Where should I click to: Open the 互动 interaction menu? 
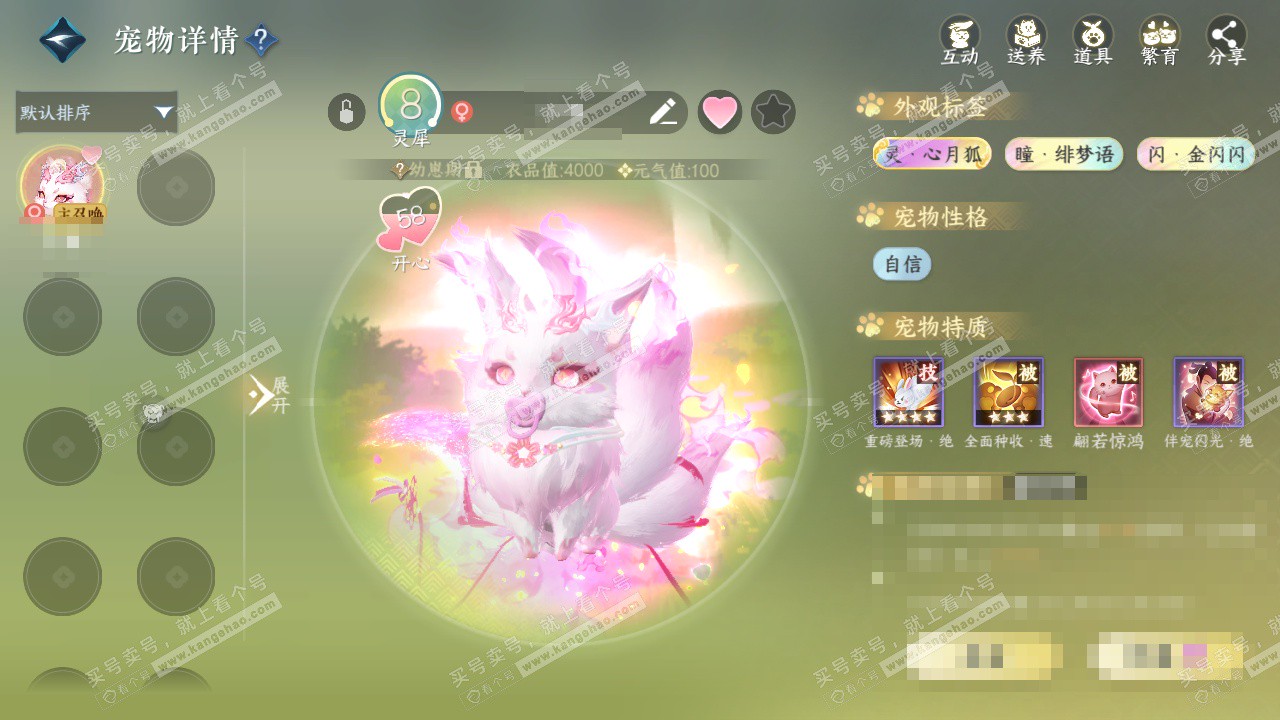click(x=960, y=40)
